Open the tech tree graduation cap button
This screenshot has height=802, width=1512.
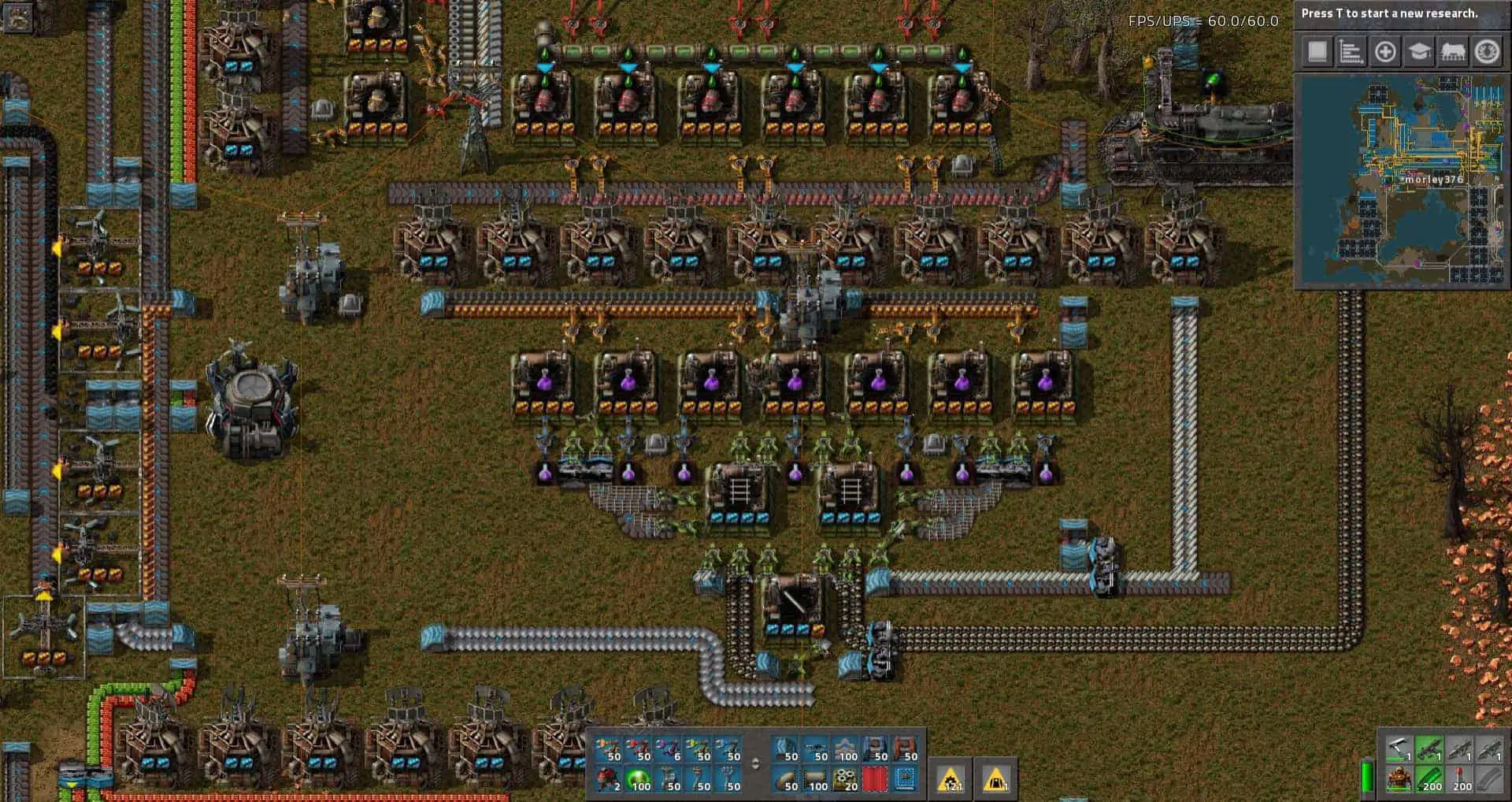(1419, 52)
